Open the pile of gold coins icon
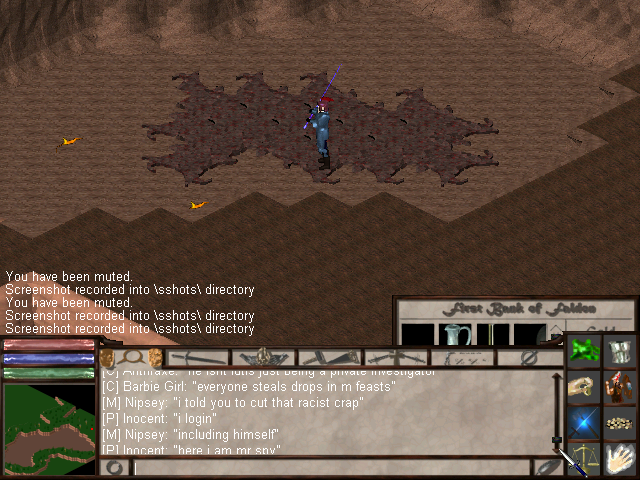Screen dimensions: 640x480 point(620,423)
